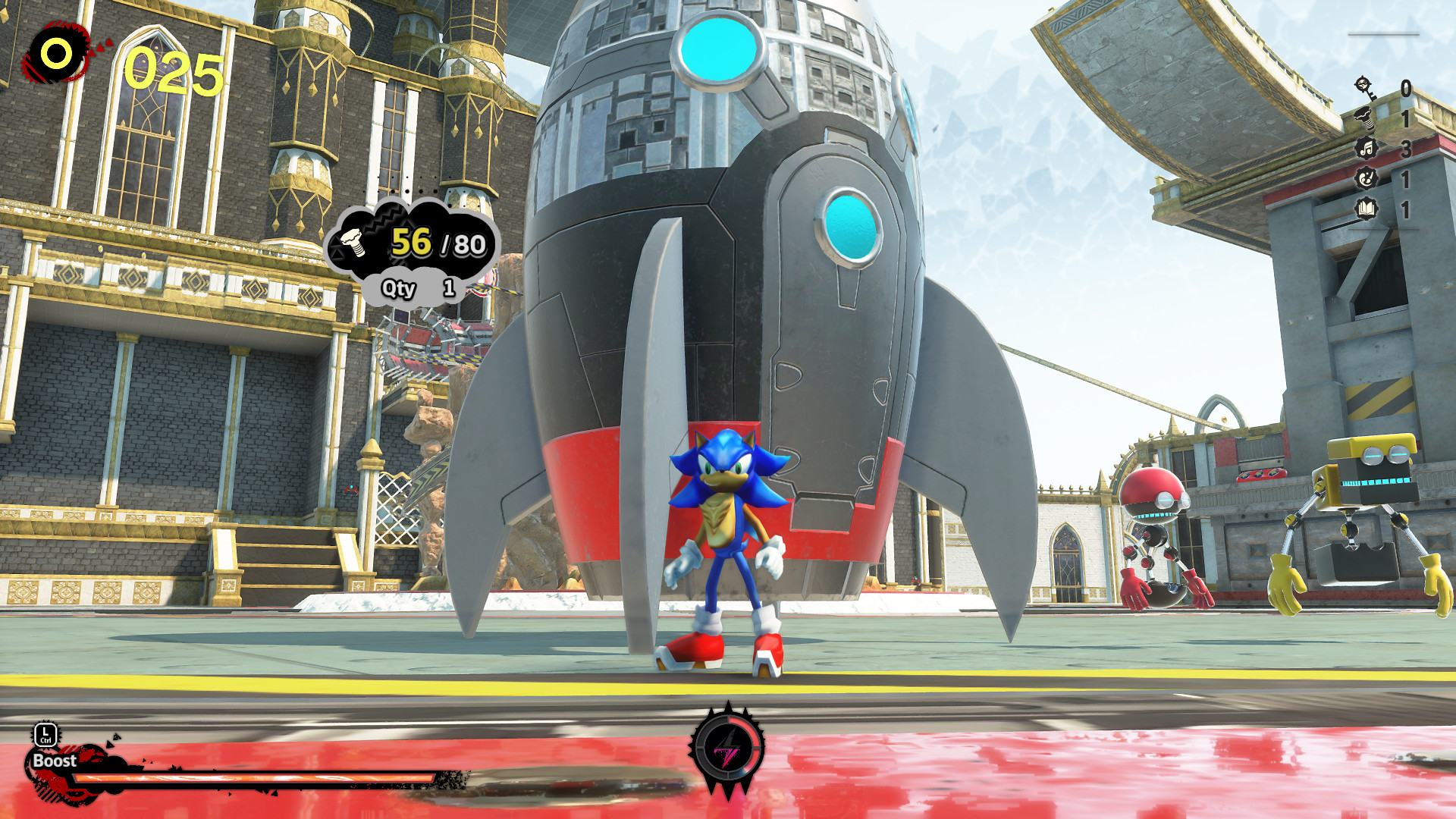Click the skill piece gear icon
Viewport: 1456px width, 819px height.
point(1366,176)
